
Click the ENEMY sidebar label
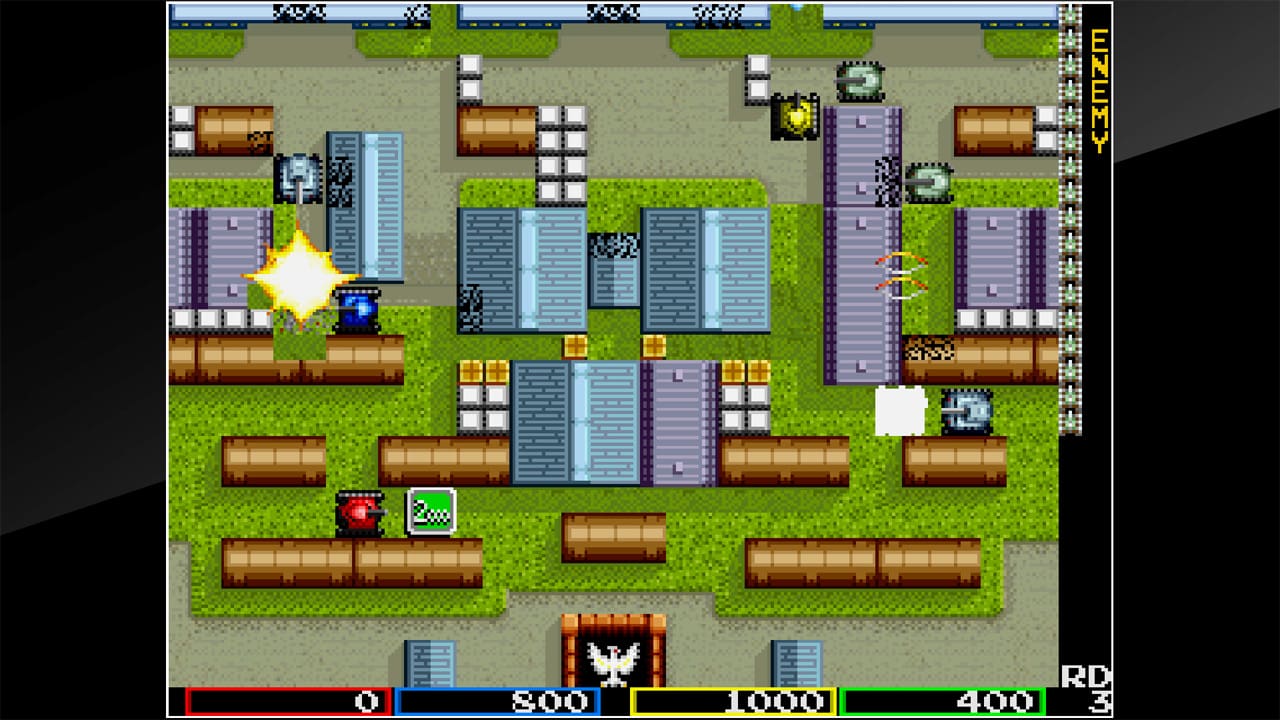1097,90
